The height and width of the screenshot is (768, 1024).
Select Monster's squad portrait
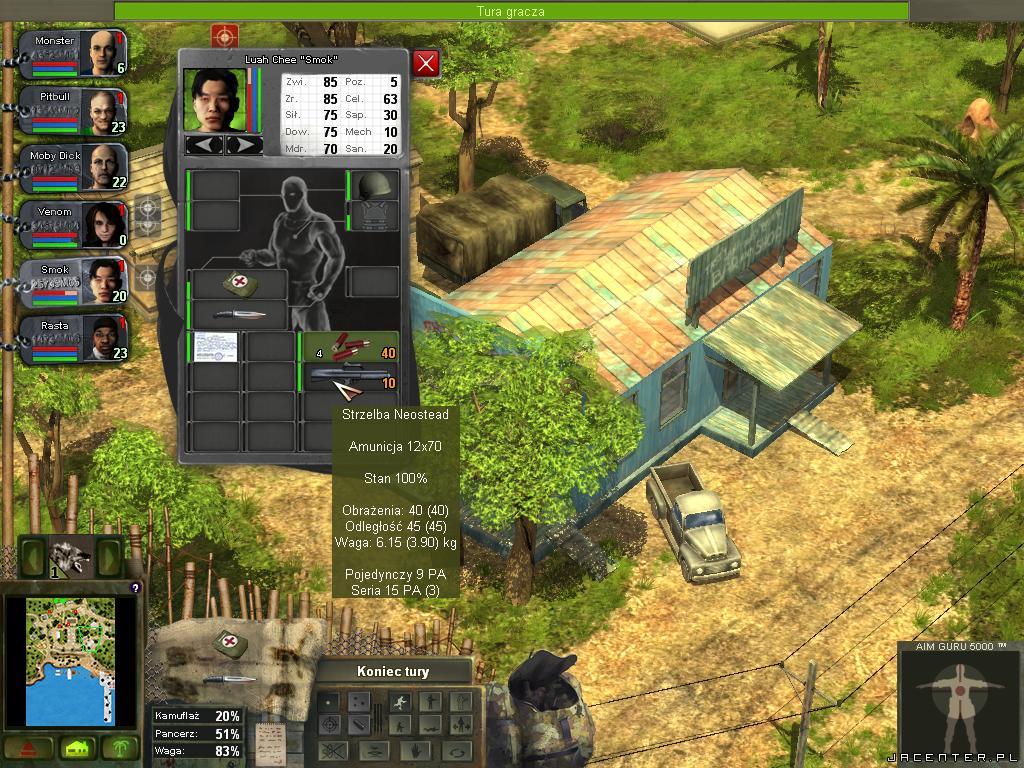pyautogui.click(x=101, y=53)
